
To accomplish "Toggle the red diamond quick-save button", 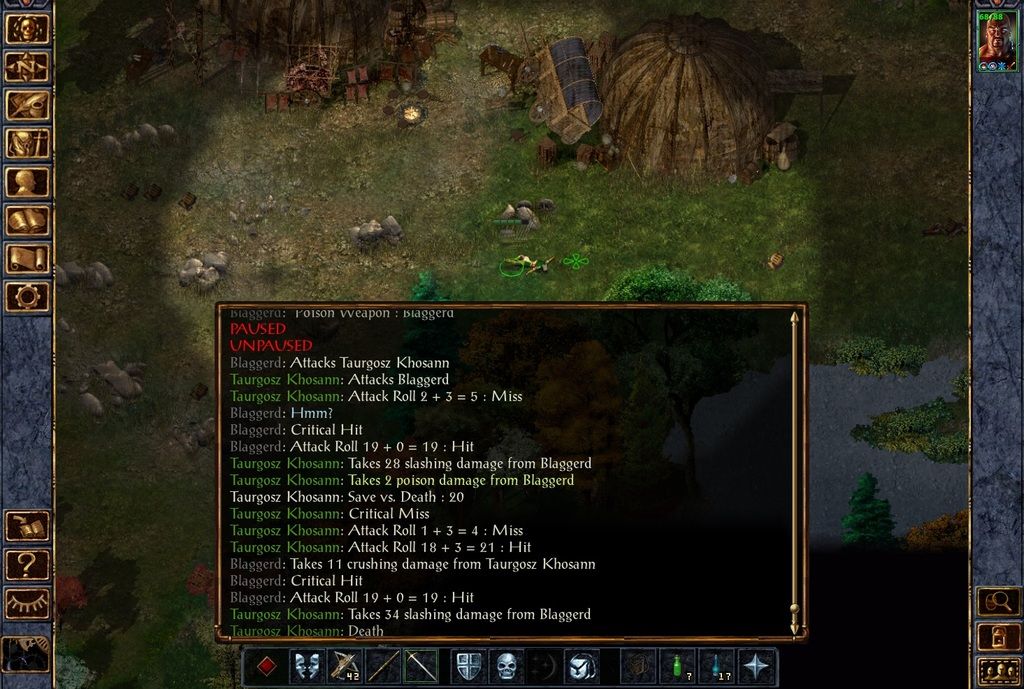I will [x=265, y=666].
